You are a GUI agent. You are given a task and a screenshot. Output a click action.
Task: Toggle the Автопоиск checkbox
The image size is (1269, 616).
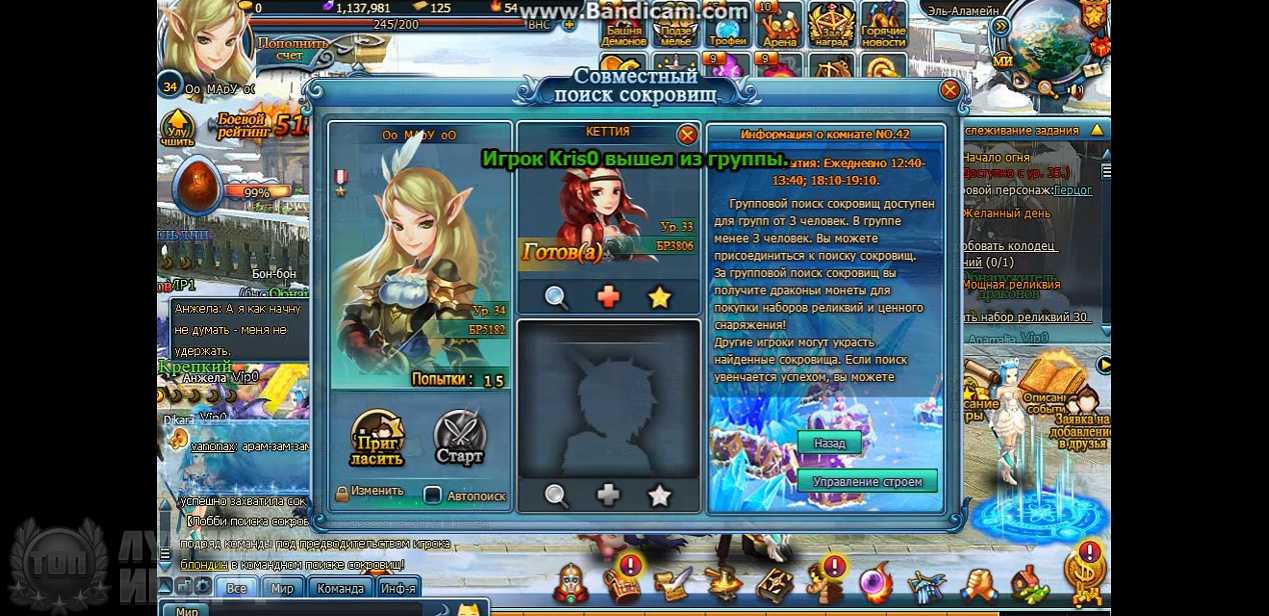(433, 494)
